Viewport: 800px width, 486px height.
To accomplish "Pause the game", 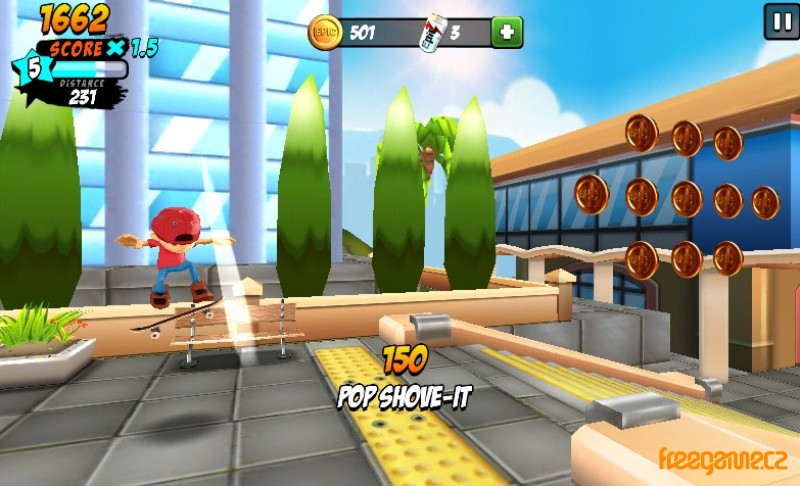I will 780,21.
